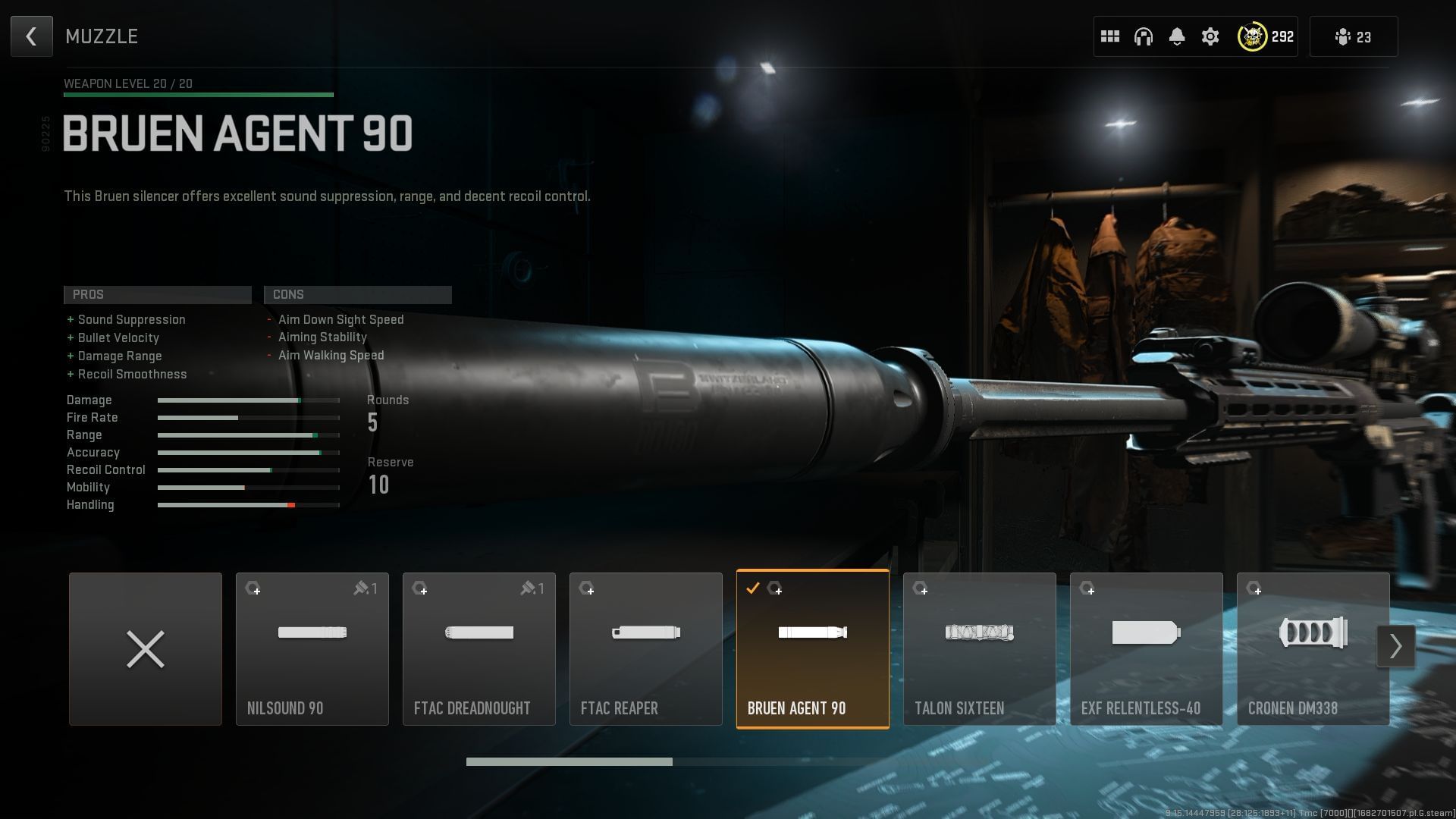Click the equipped checkmark on BRUEN AGENT 90
Image resolution: width=1456 pixels, height=819 pixels.
tap(752, 587)
